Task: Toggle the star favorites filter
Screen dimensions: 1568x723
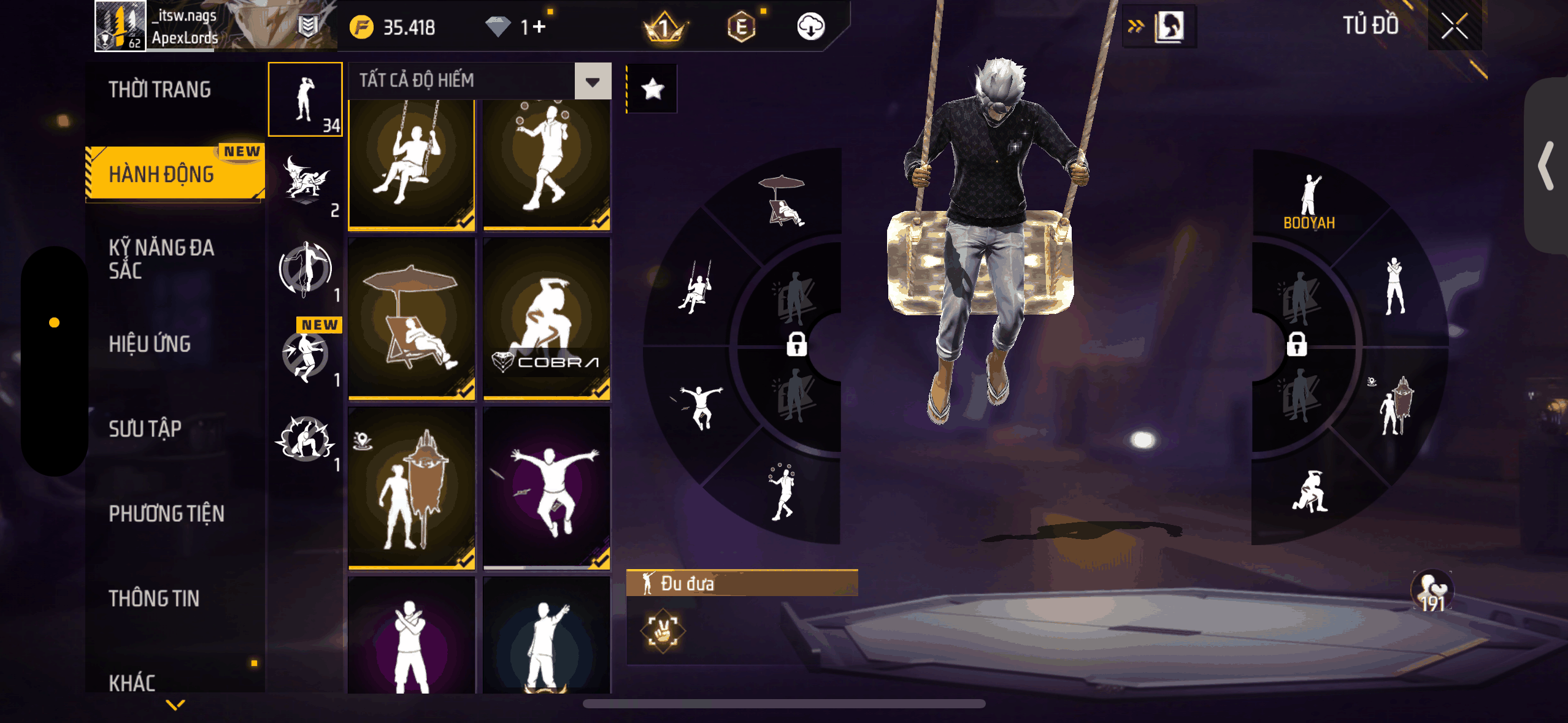Action: click(652, 90)
